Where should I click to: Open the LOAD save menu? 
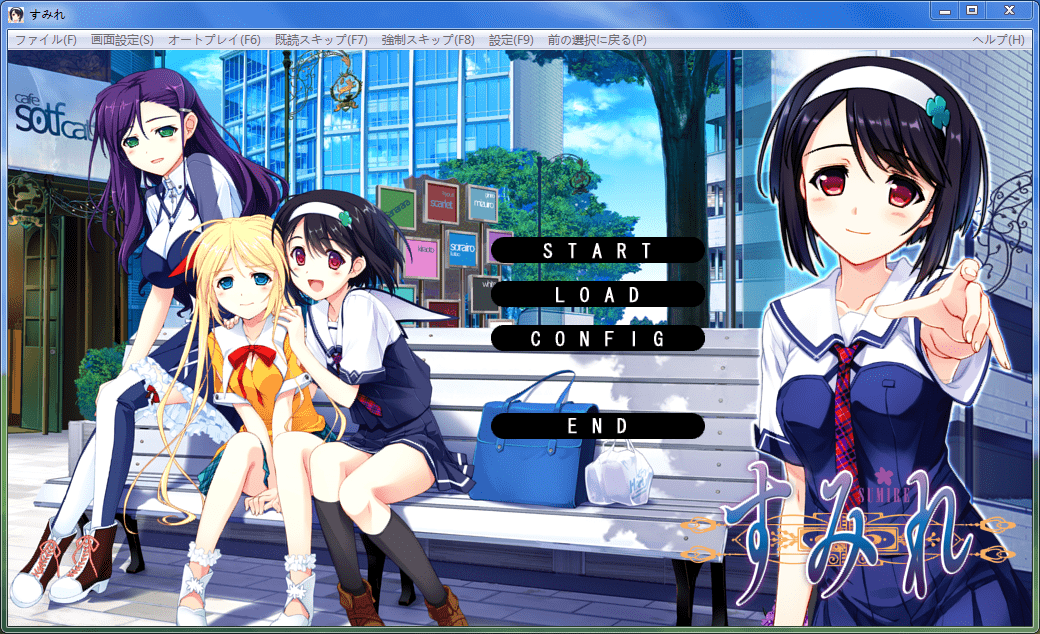(x=598, y=294)
